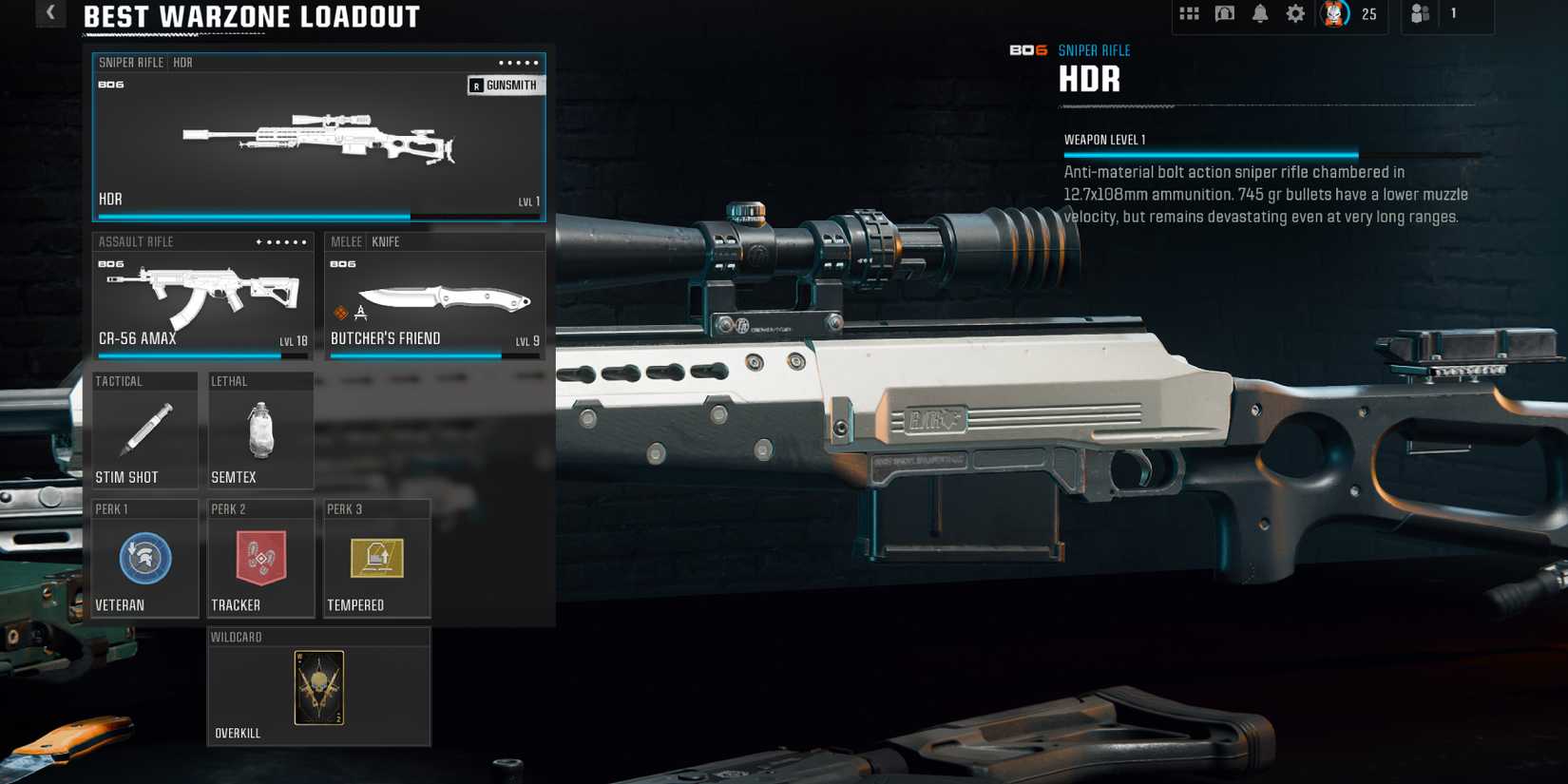Open the Semtex lethal slot
This screenshot has width=1568, height=784.
pyautogui.click(x=260, y=430)
